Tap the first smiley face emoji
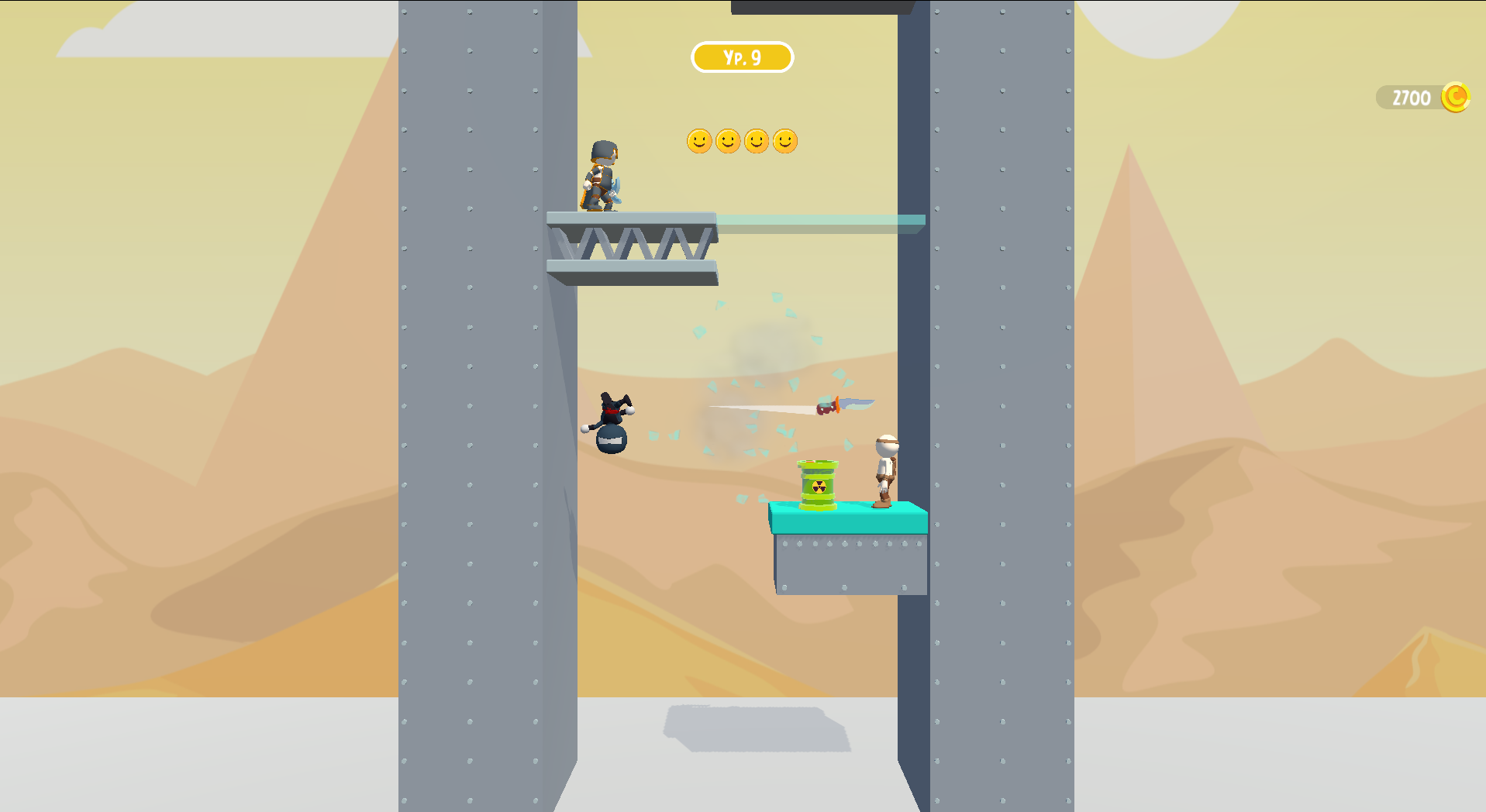 coord(698,142)
